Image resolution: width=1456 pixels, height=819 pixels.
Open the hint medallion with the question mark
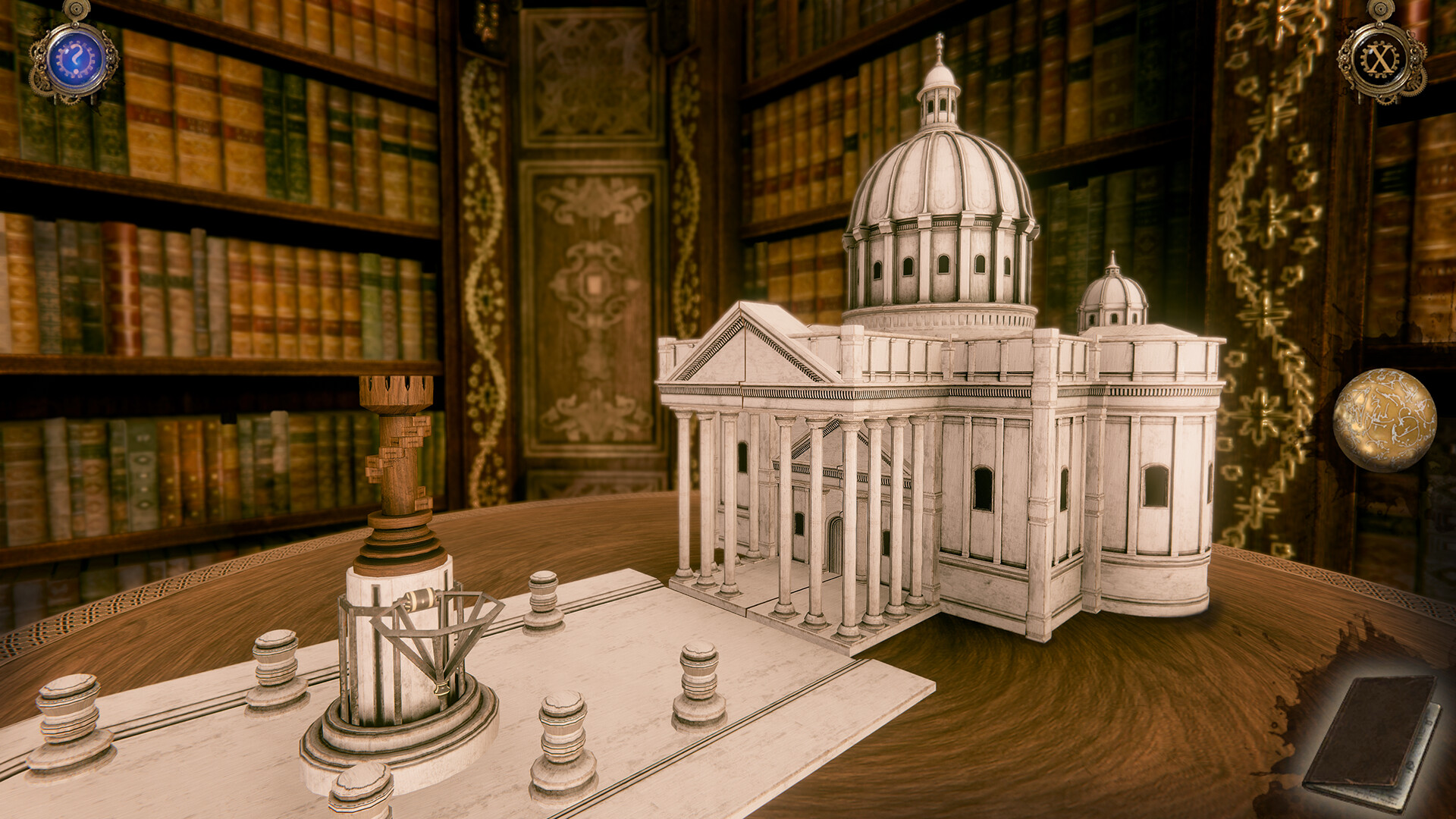click(x=76, y=57)
